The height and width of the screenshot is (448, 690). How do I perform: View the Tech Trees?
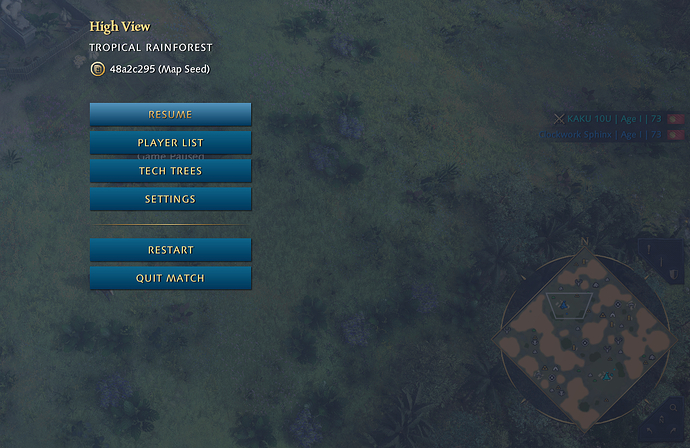click(170, 171)
